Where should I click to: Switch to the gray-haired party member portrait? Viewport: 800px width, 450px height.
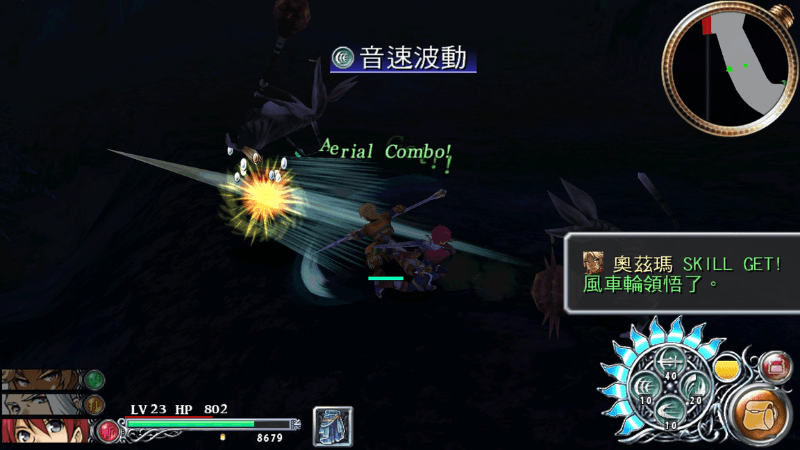tap(45, 404)
